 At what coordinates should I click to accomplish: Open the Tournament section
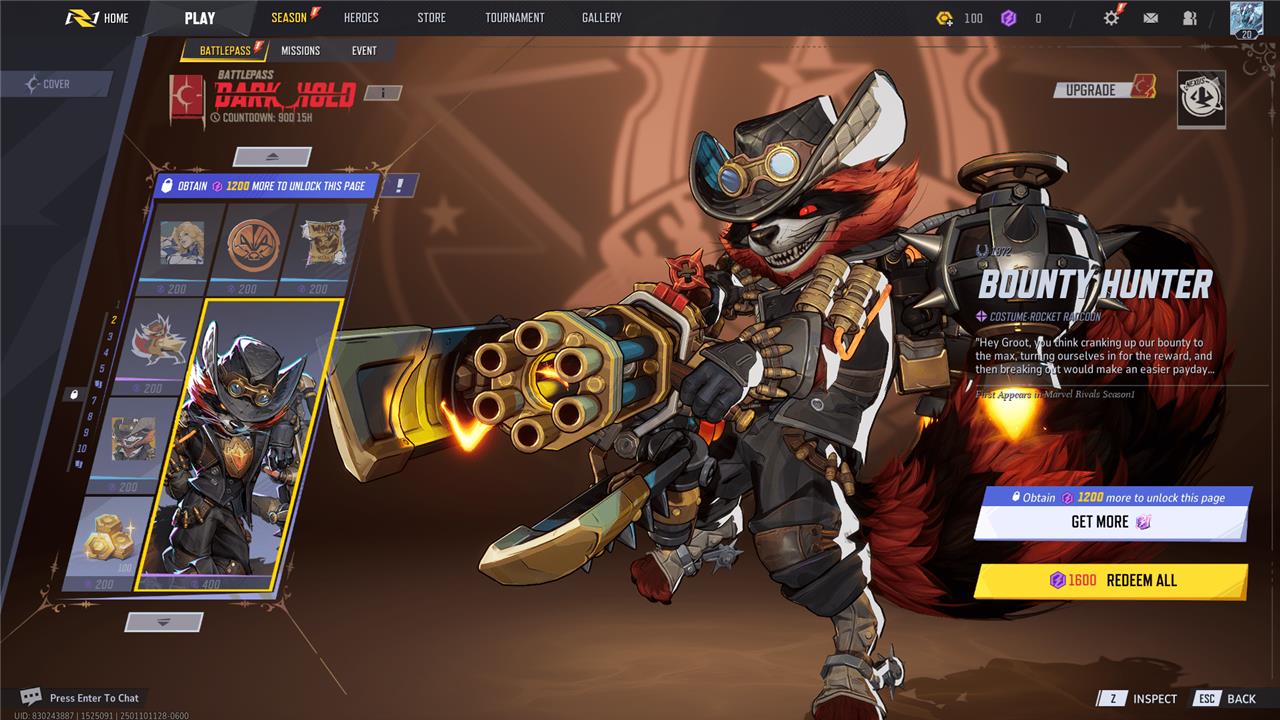pos(514,18)
